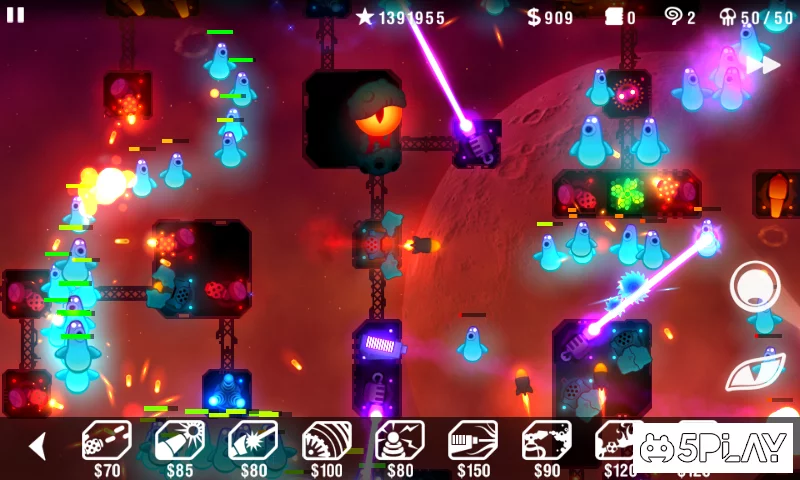Collapse the tower shop arrow
Screen dimensions: 800x480
(x=37, y=446)
